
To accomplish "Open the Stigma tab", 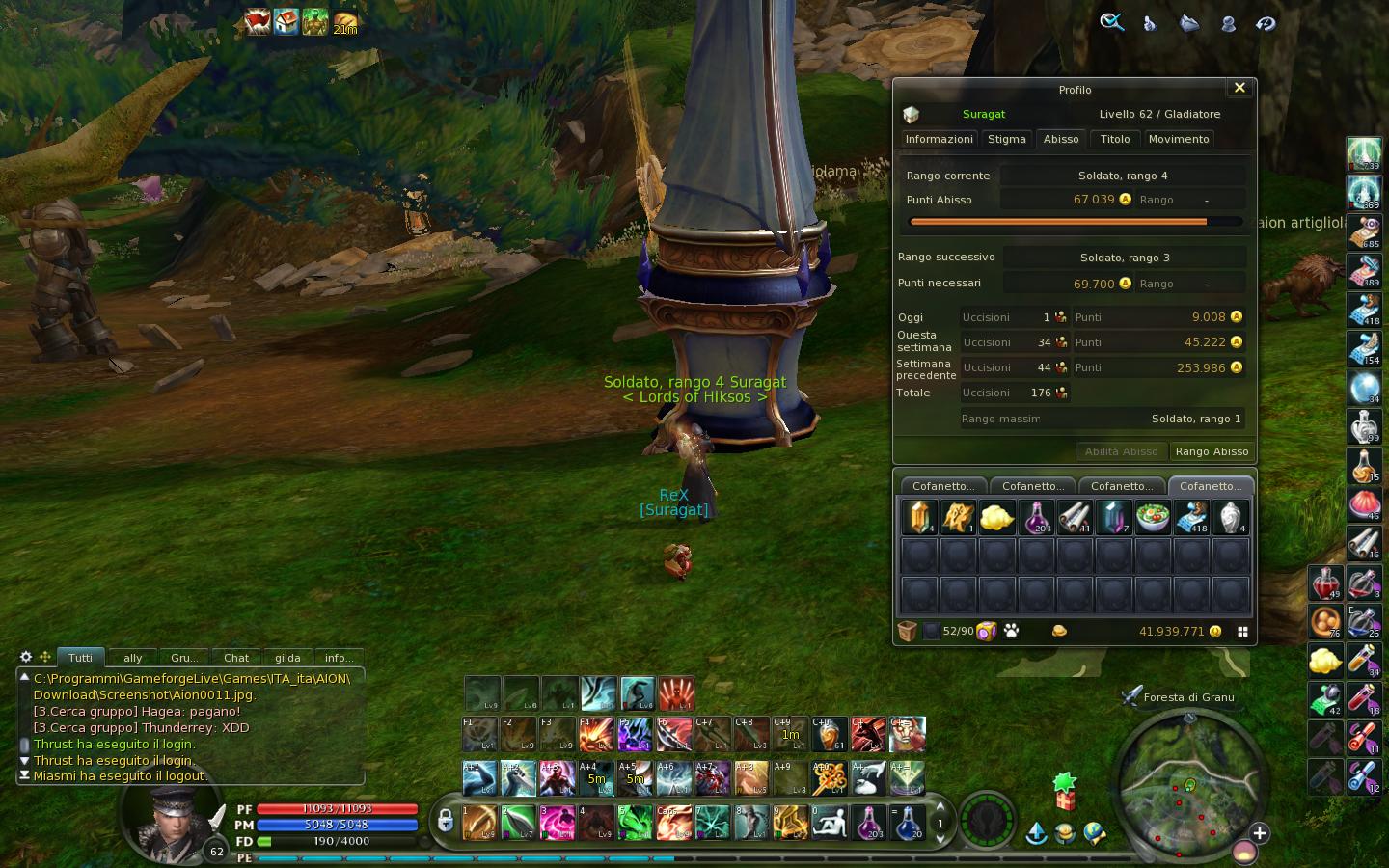I will [x=1006, y=139].
